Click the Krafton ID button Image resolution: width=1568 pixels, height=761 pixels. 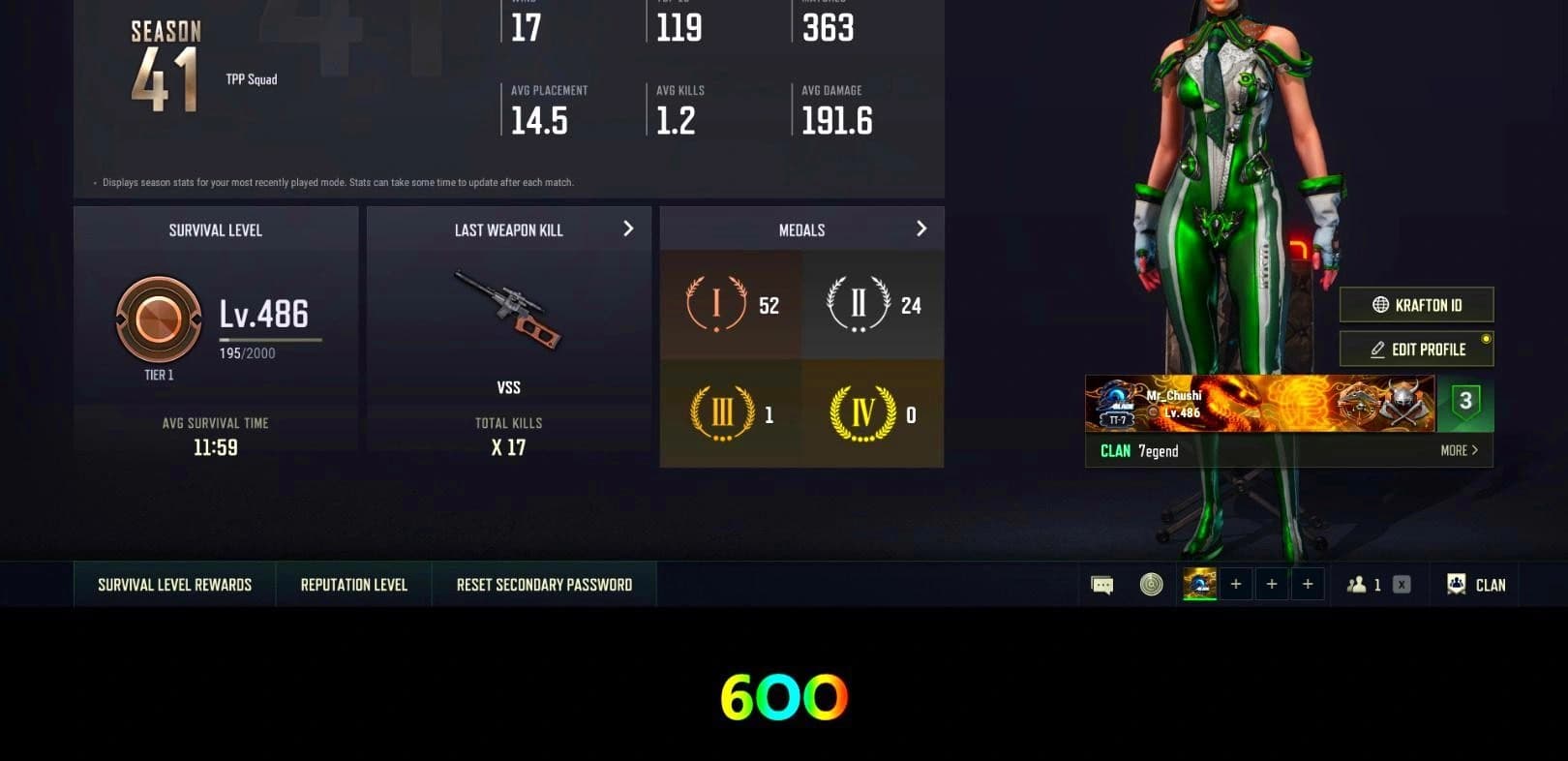[x=1416, y=304]
